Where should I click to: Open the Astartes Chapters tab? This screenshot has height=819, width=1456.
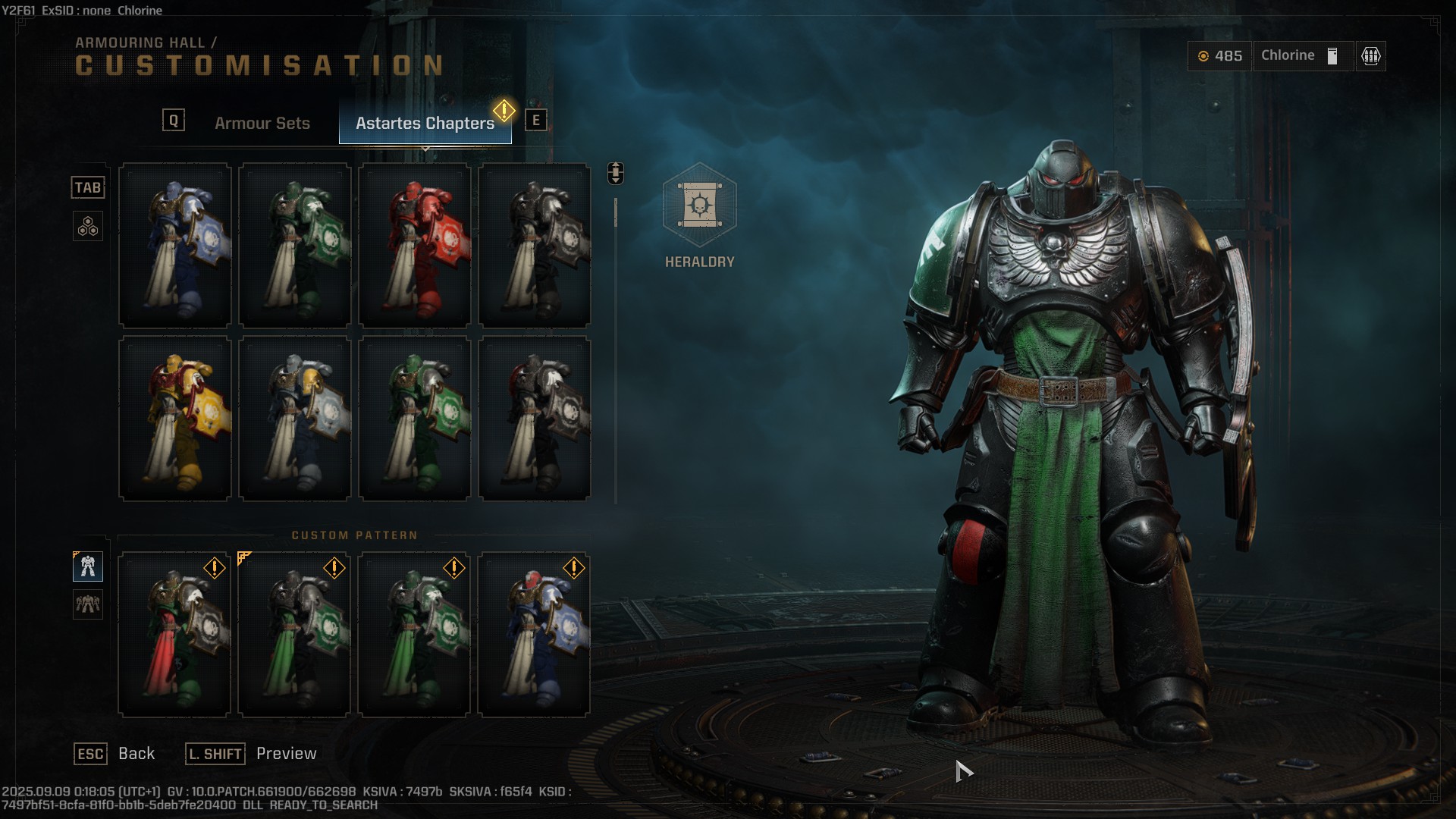tap(425, 122)
